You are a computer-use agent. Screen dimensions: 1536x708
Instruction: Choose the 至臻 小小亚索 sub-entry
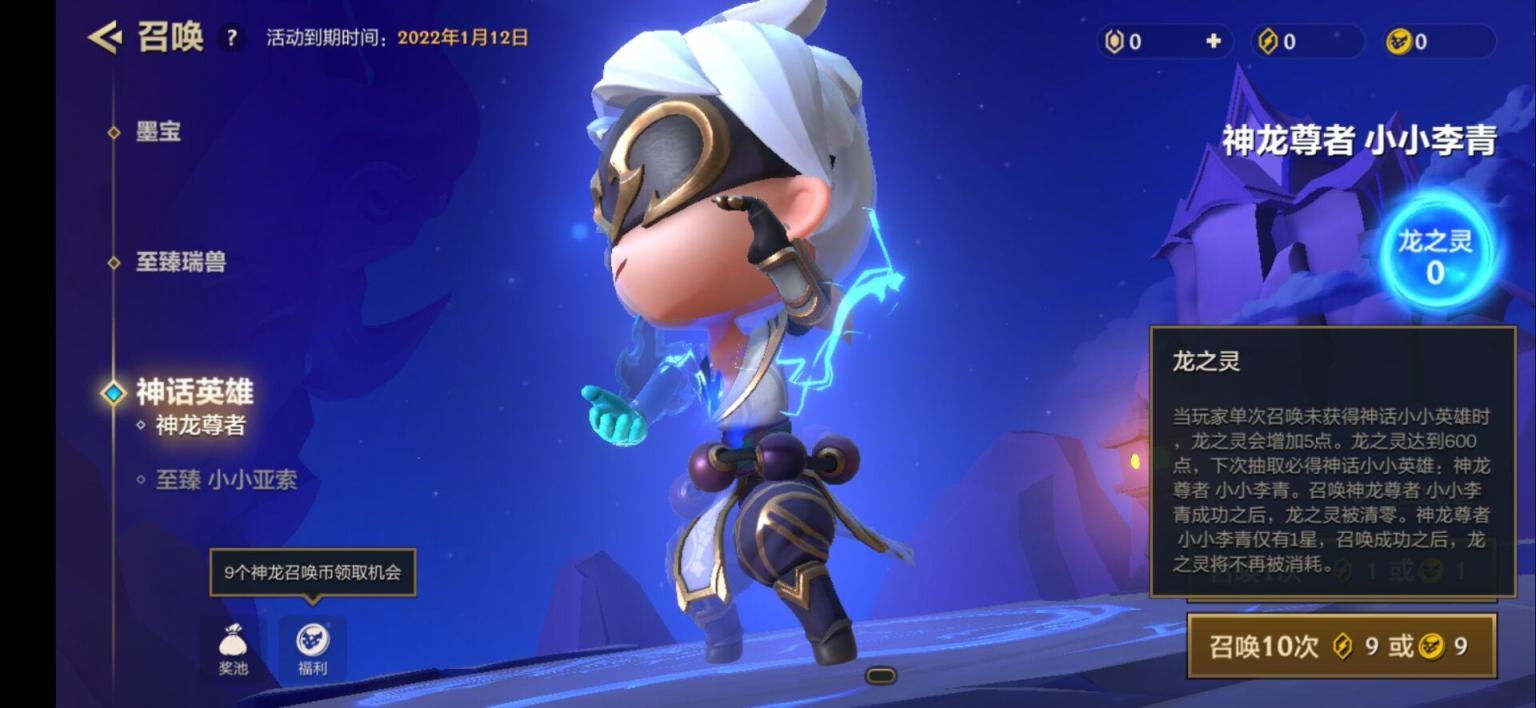(x=226, y=480)
